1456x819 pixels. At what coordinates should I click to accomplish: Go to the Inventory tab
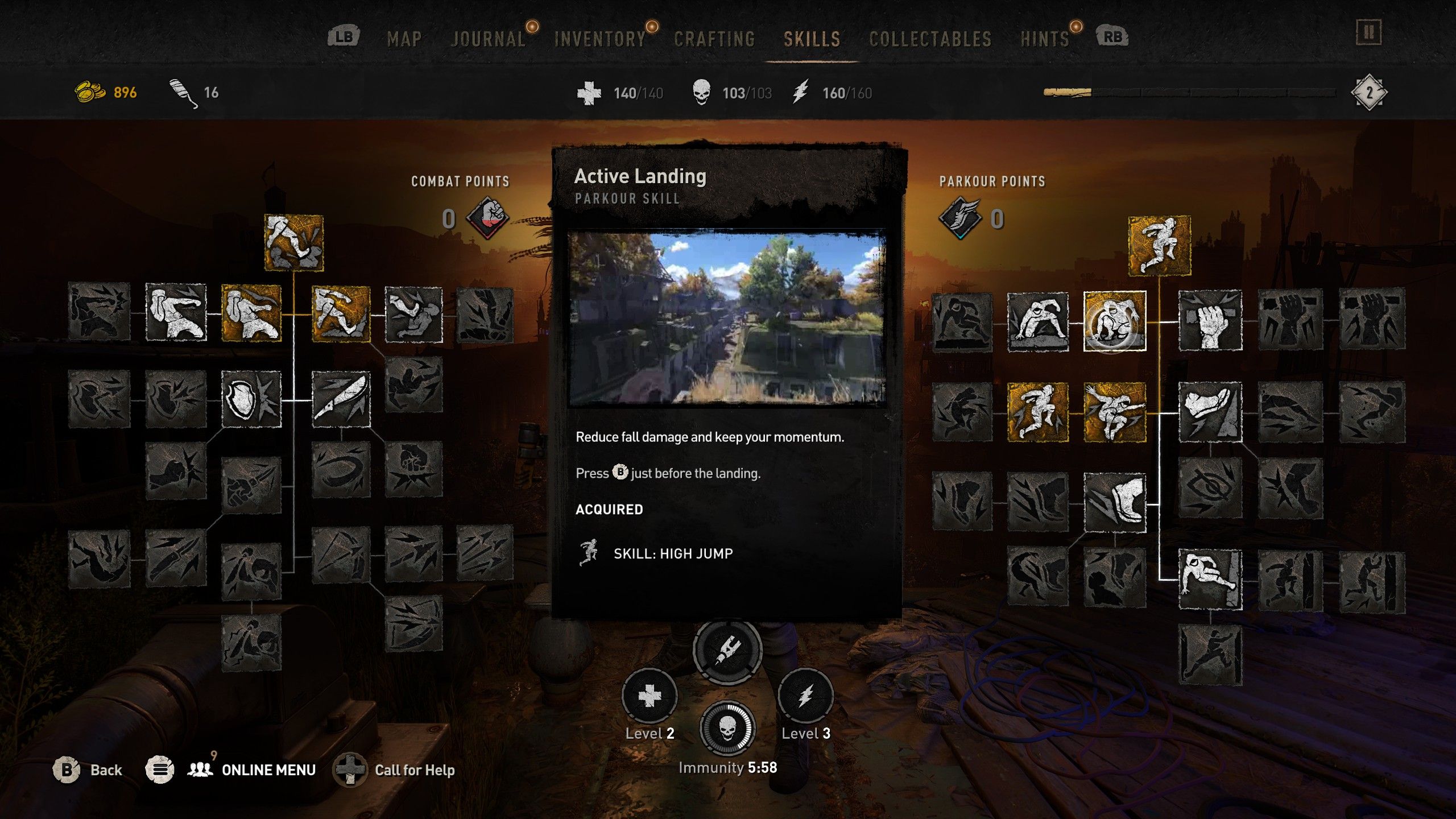pos(600,39)
